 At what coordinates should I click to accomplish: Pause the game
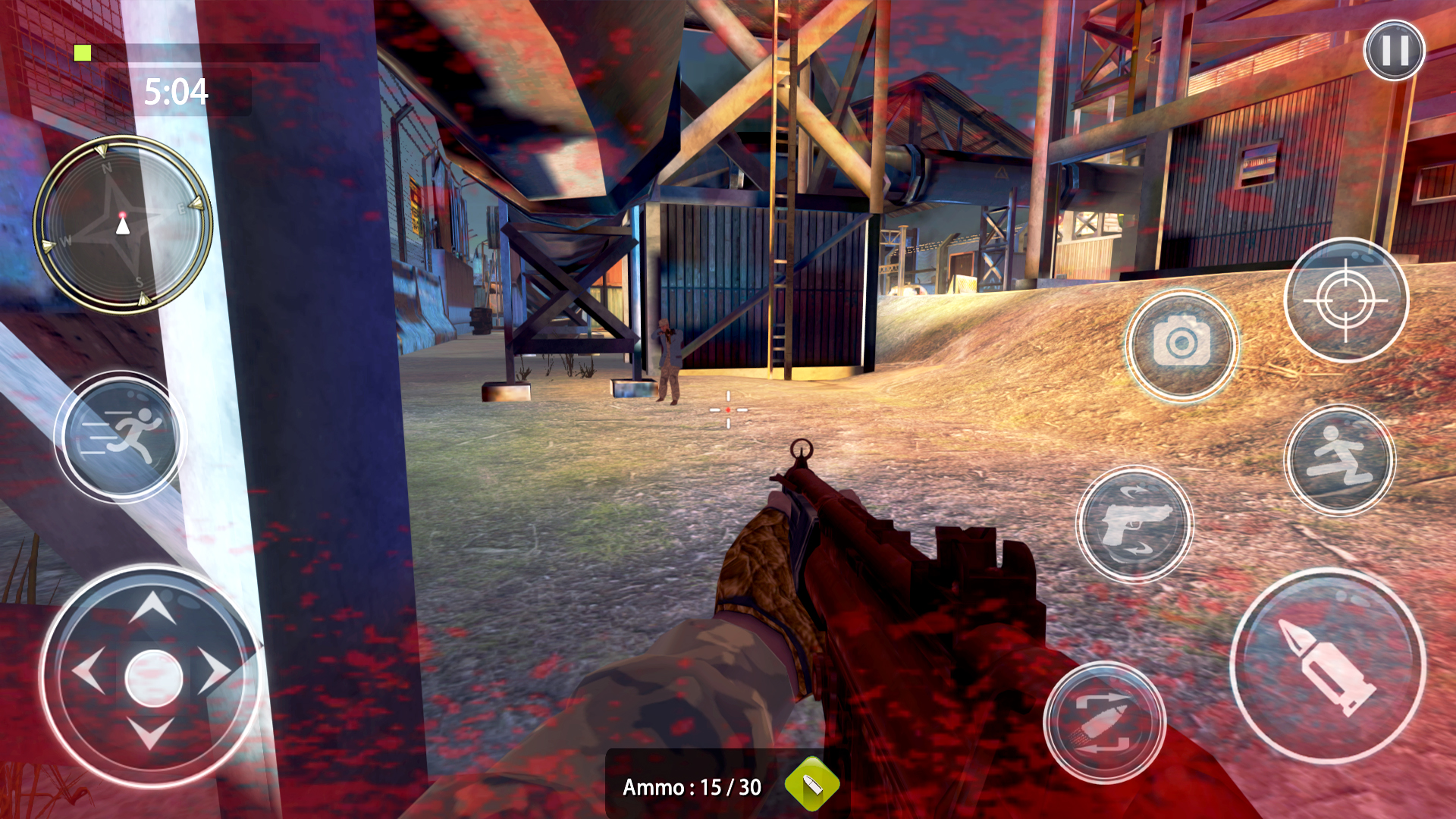(x=1394, y=51)
